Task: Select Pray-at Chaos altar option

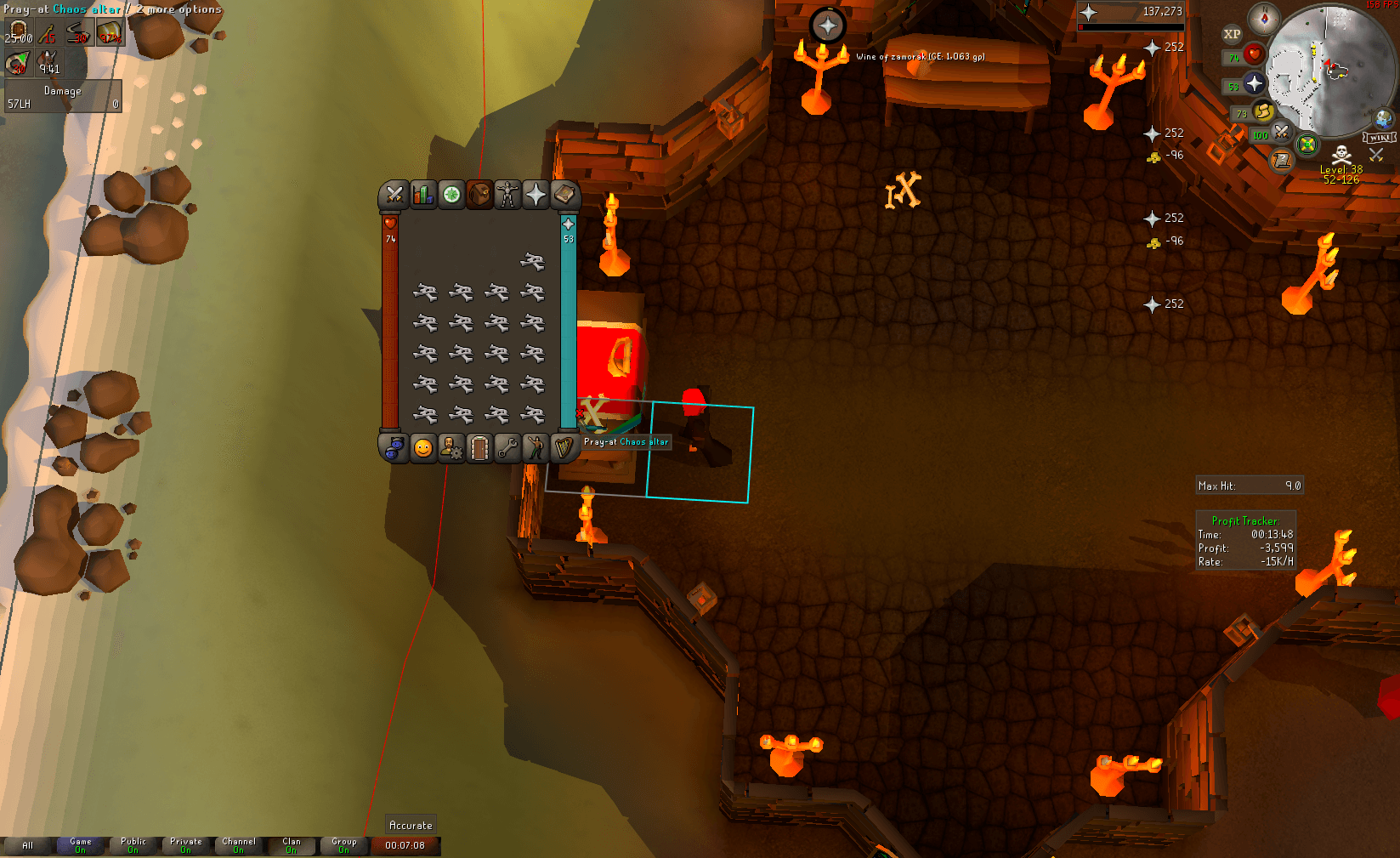Action: (x=625, y=441)
